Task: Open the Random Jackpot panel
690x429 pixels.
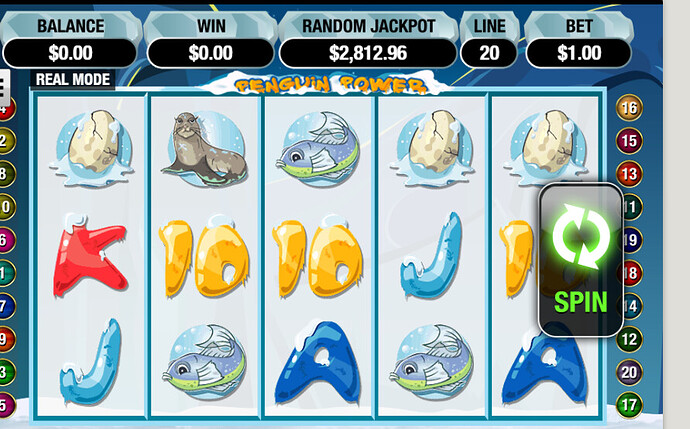Action: click(368, 42)
